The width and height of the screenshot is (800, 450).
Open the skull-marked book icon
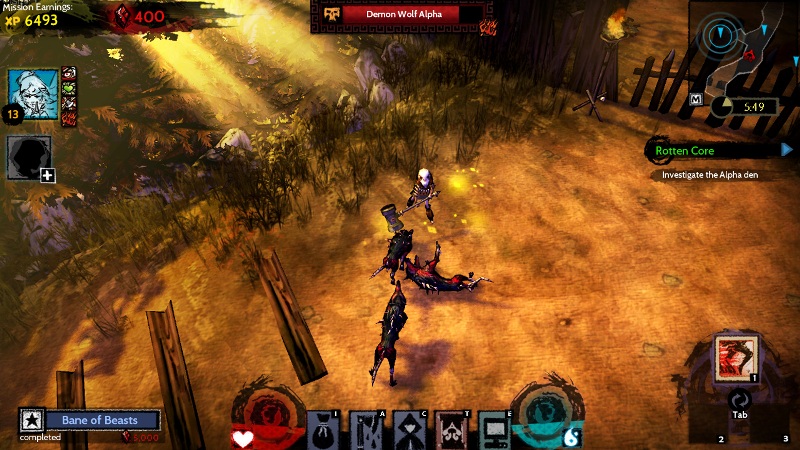click(x=452, y=429)
